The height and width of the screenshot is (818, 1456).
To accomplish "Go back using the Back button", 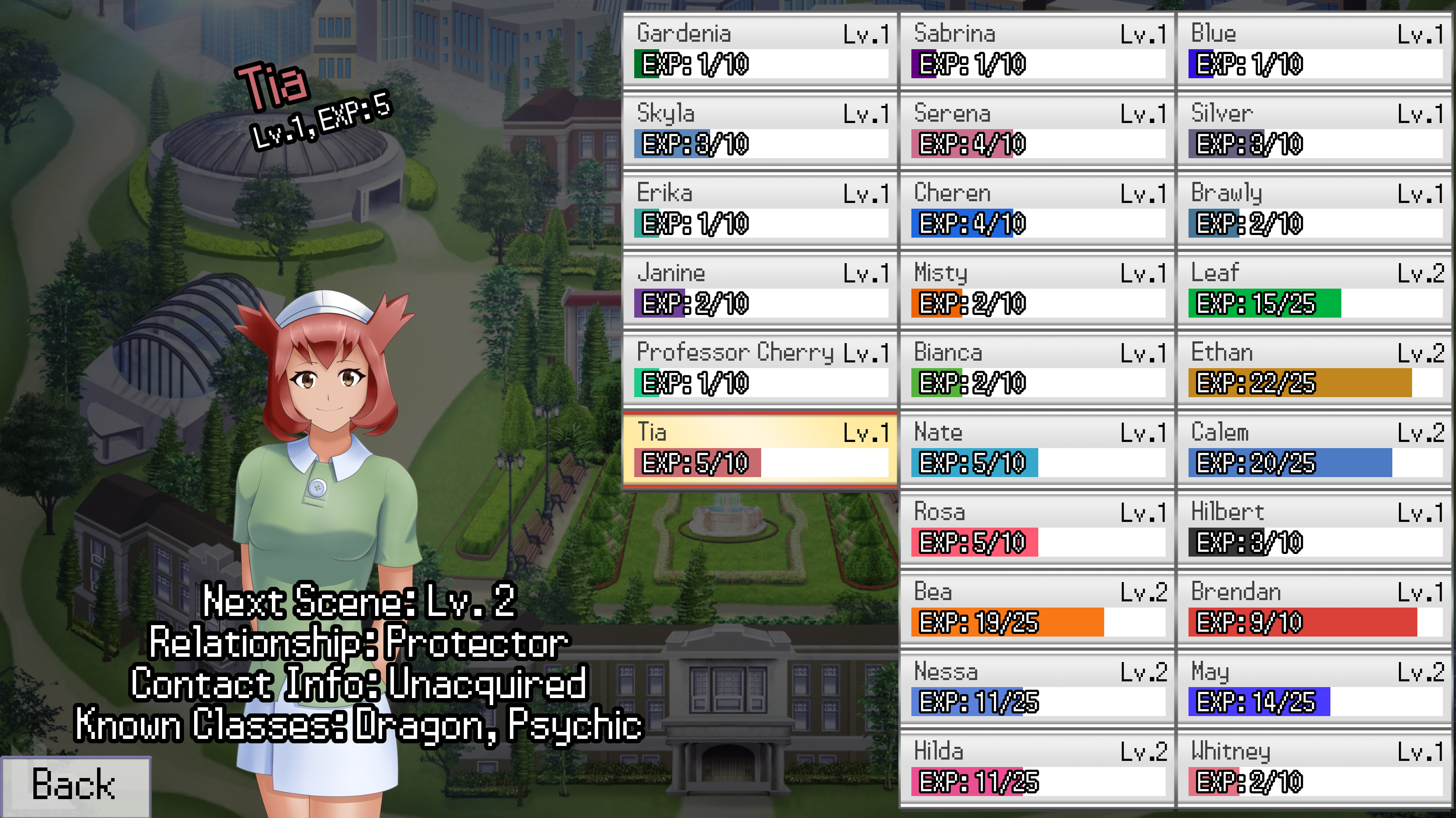I will click(x=75, y=785).
